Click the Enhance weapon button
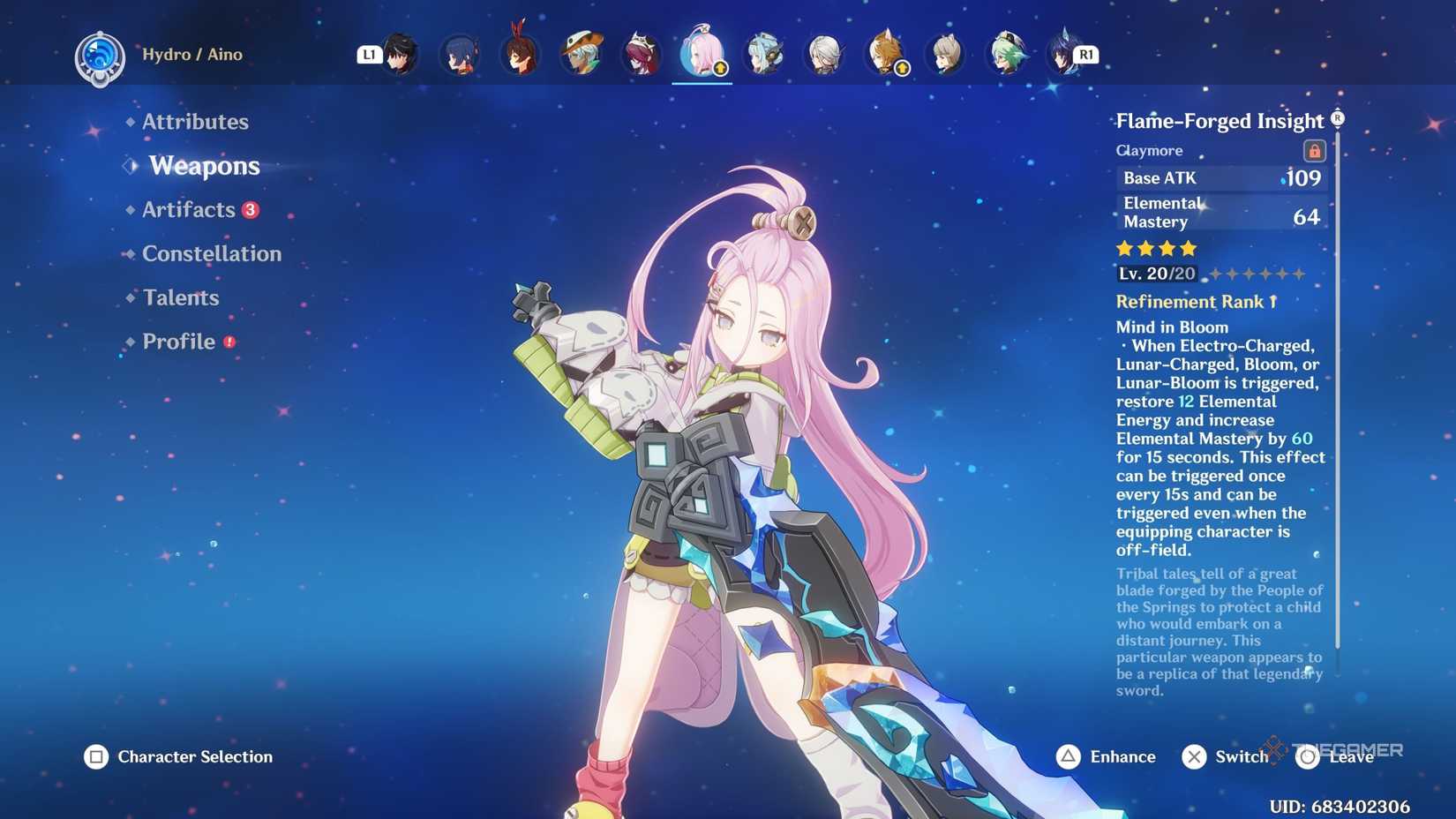 pos(1106,756)
